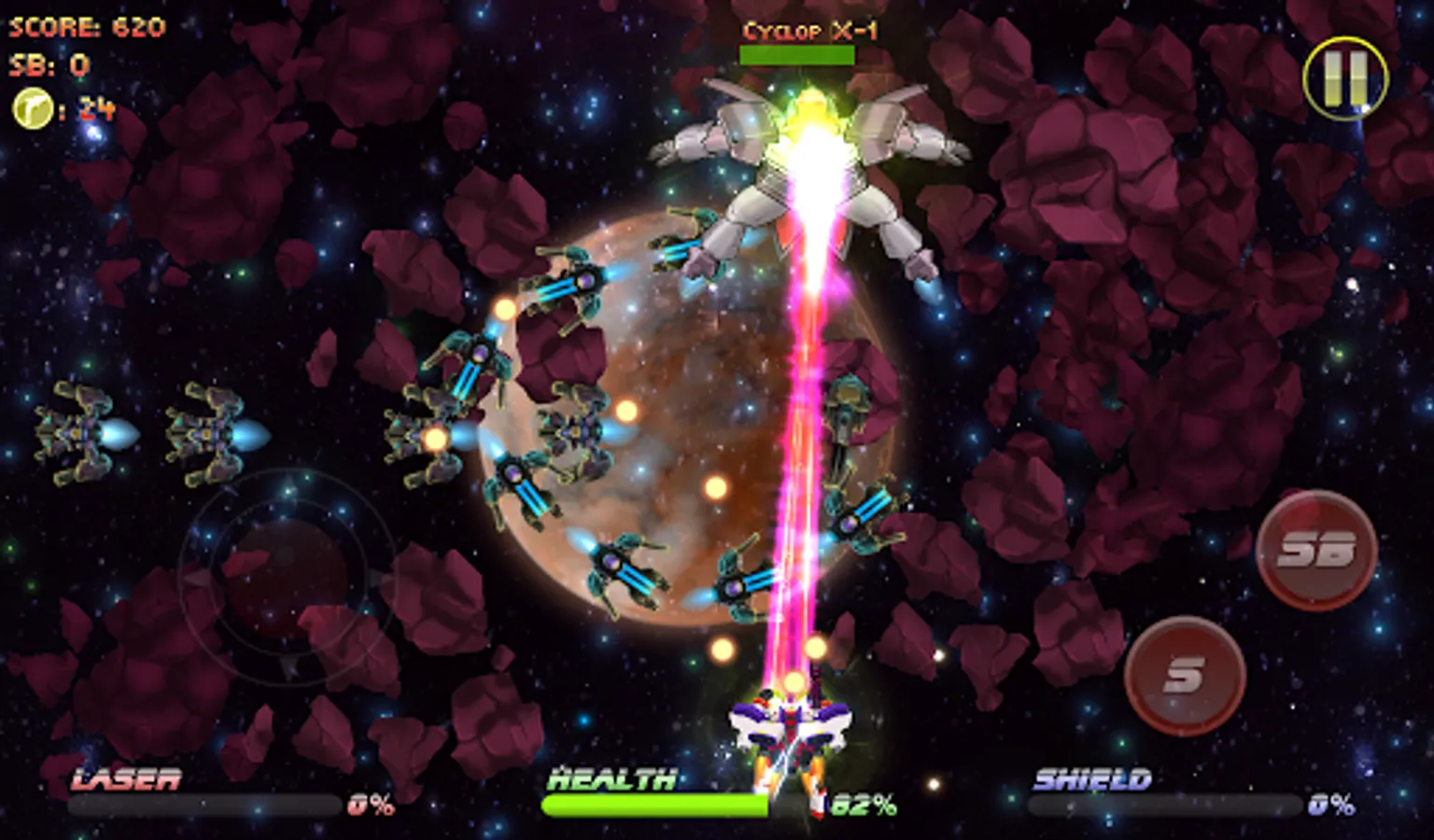Fire the SB special bomb button
The image size is (1434, 840).
tap(1316, 551)
